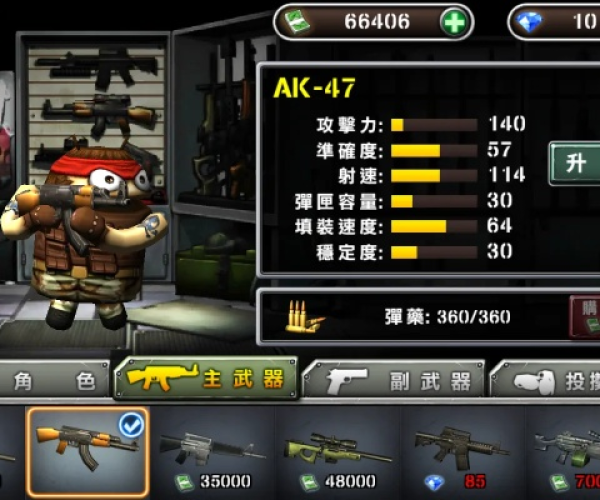Open the 投擲 throwables tab

pos(550,381)
